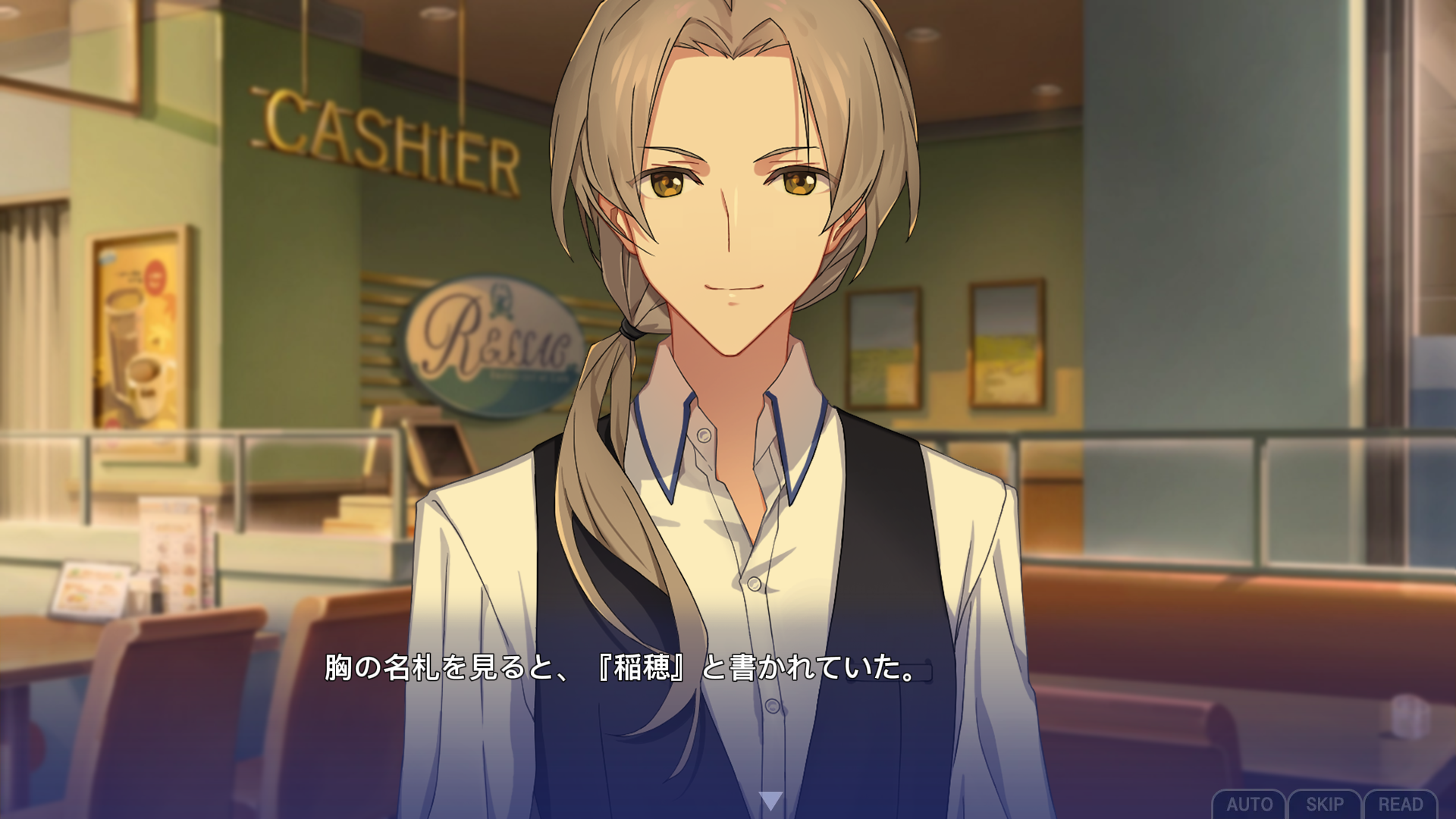Activate the SKIP button
This screenshot has width=1456, height=819.
click(1324, 804)
